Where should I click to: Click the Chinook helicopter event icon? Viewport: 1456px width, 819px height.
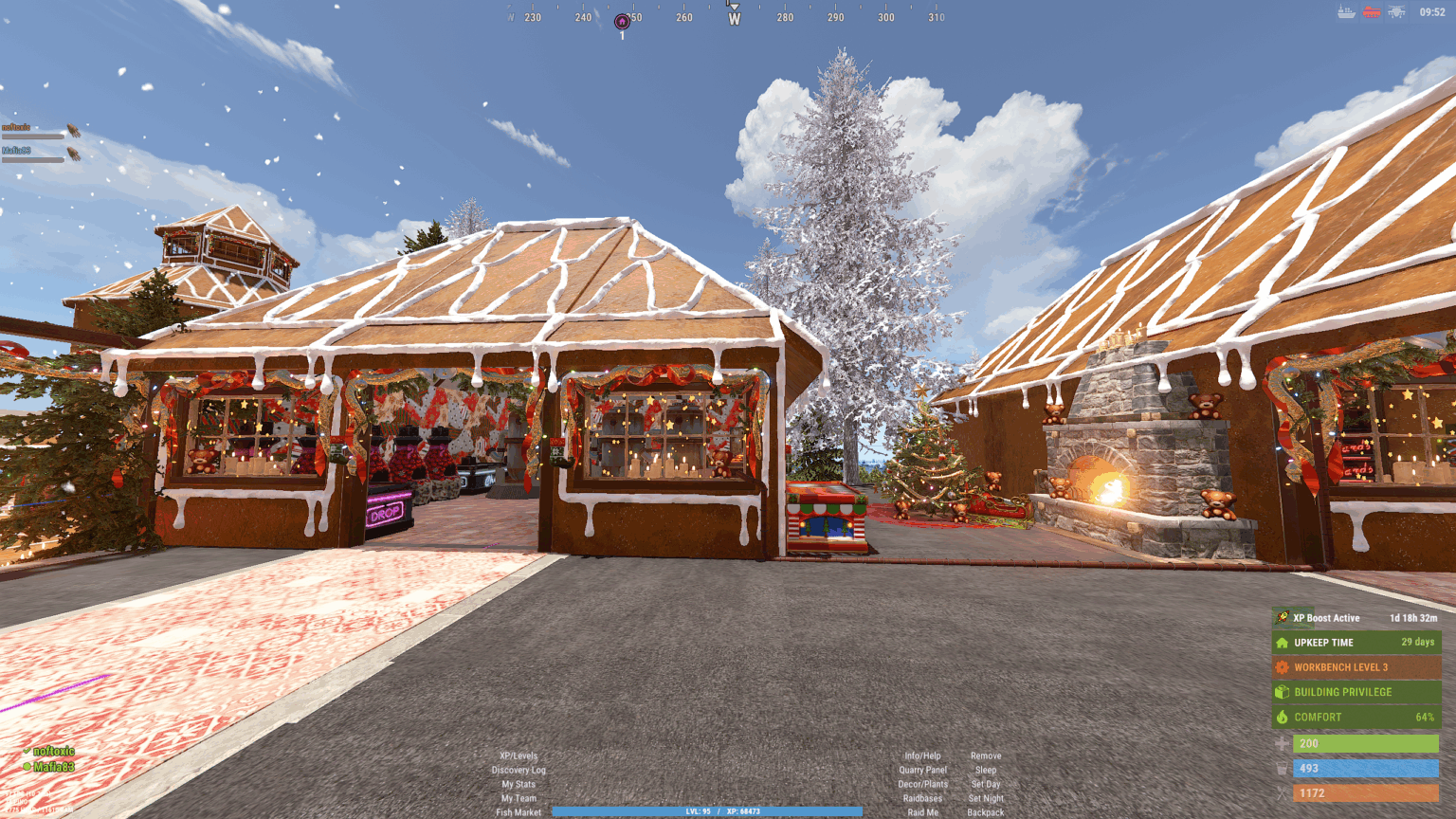pos(1397,11)
